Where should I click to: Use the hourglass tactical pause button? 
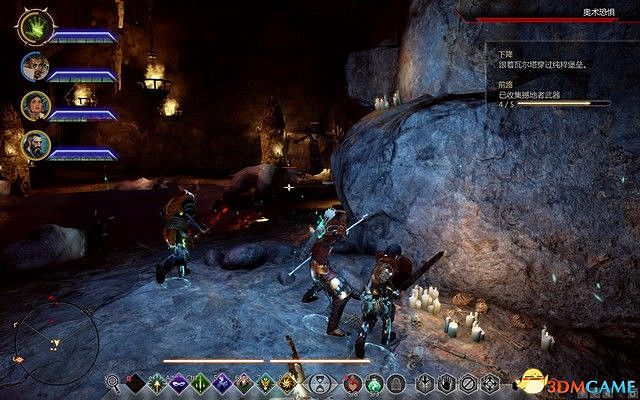320,381
